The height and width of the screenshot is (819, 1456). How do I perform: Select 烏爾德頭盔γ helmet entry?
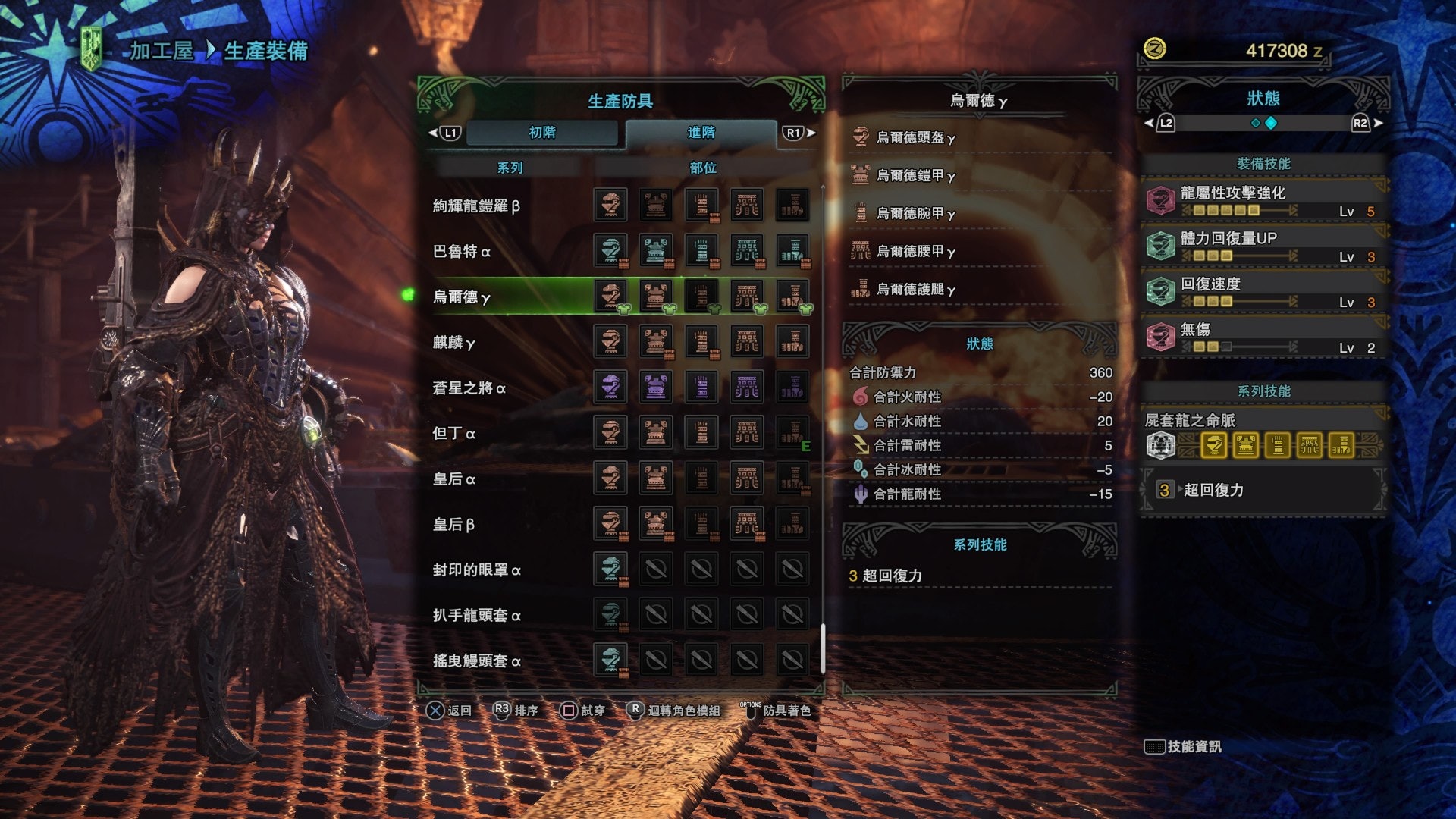coord(915,138)
